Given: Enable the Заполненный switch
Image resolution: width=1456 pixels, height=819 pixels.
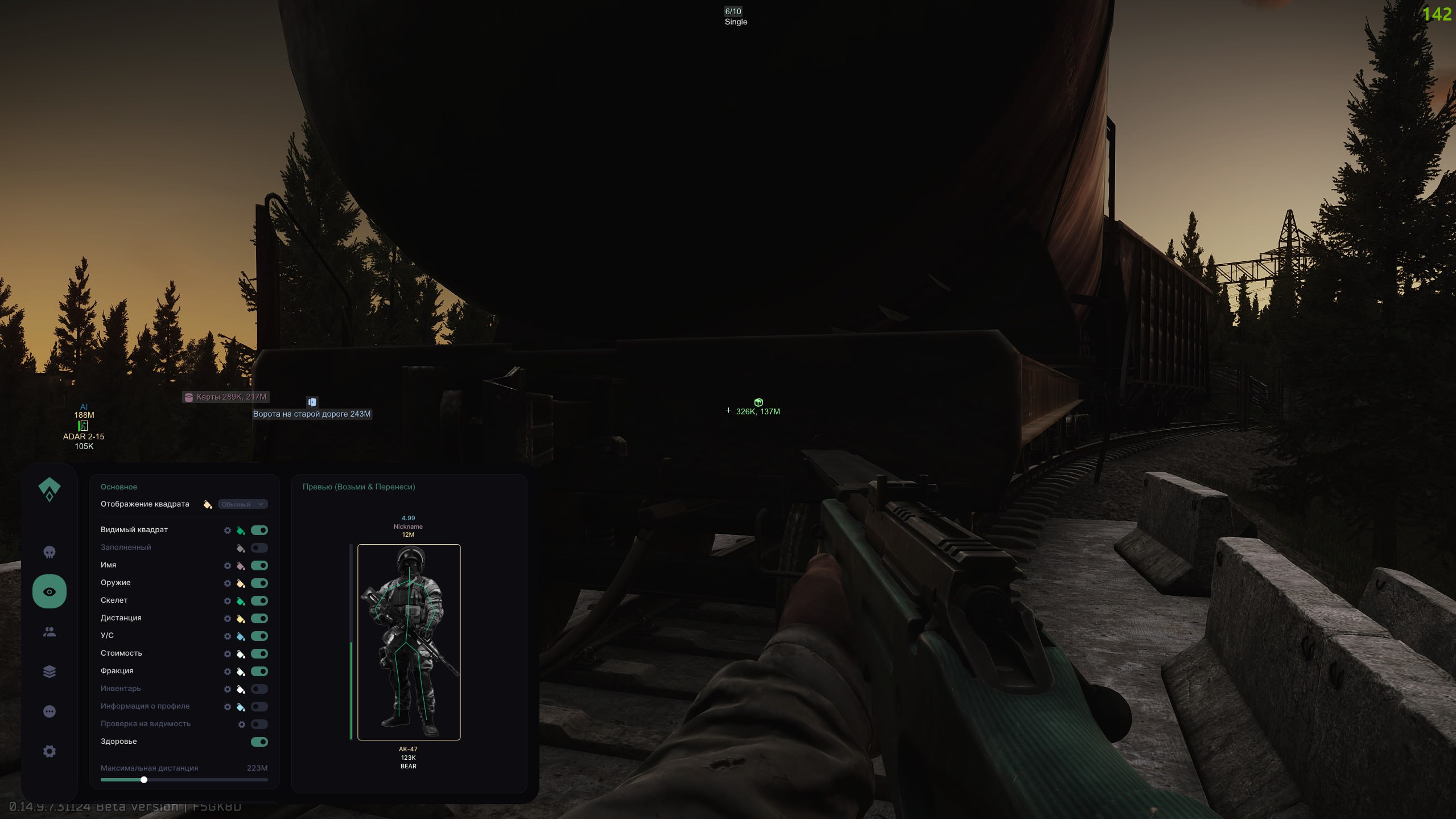Looking at the screenshot, I should pos(259,548).
